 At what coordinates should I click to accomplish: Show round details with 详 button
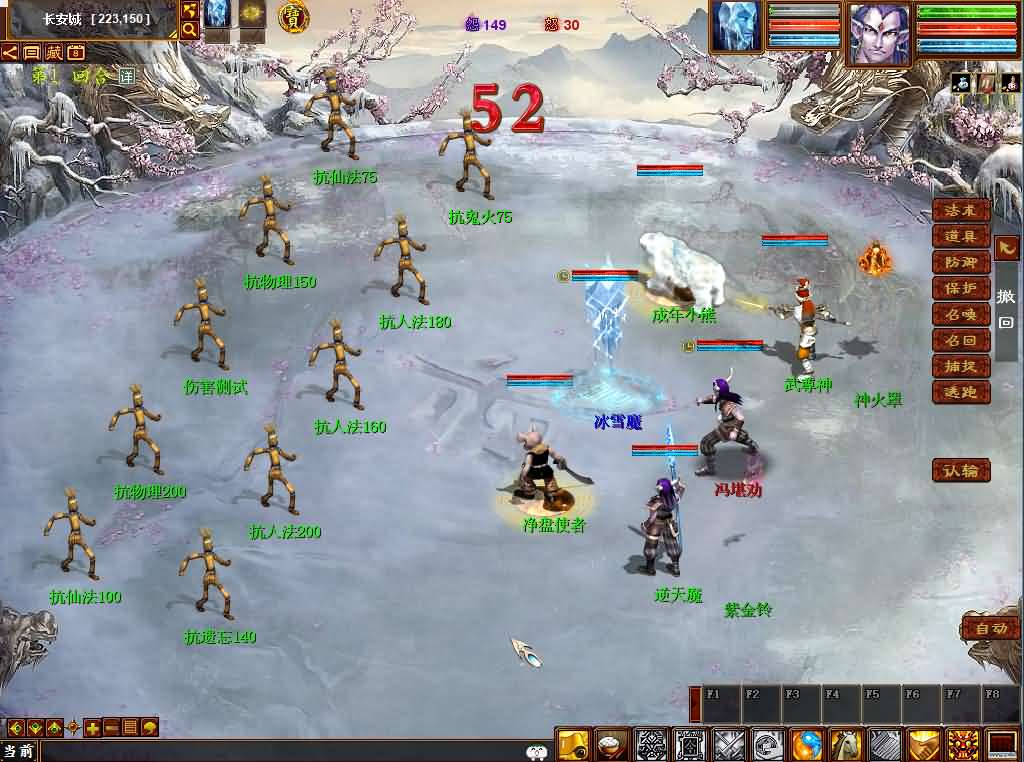coord(126,76)
